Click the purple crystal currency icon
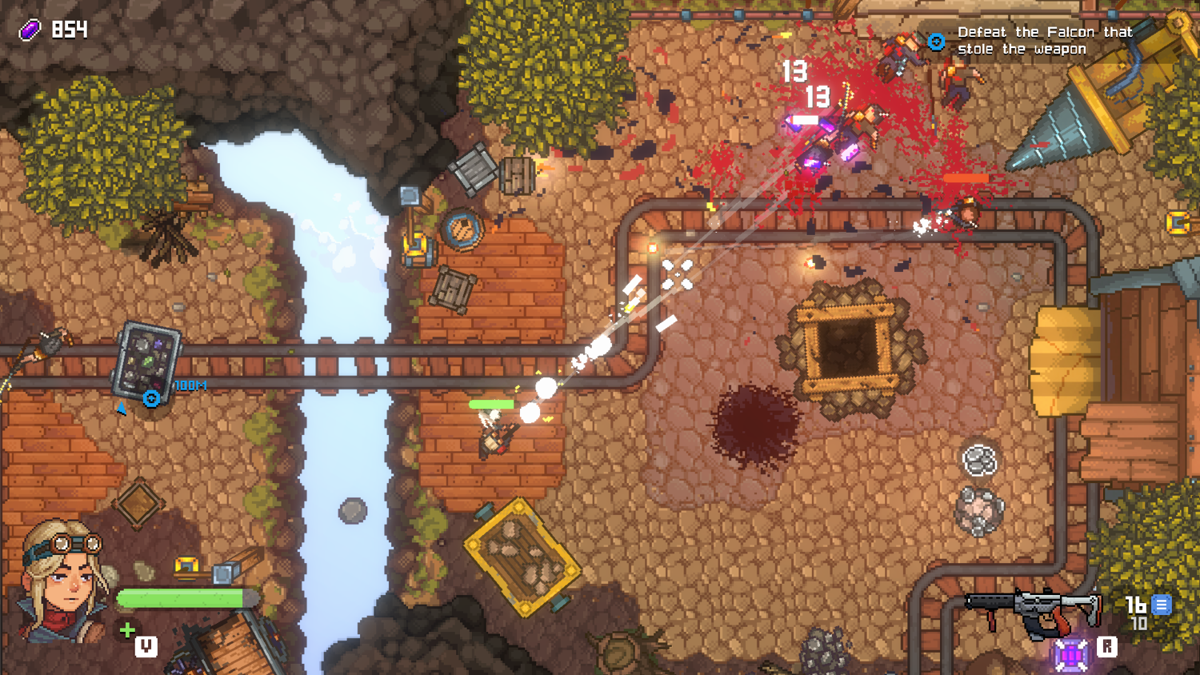Screen dimensions: 1200x675 click(30, 30)
